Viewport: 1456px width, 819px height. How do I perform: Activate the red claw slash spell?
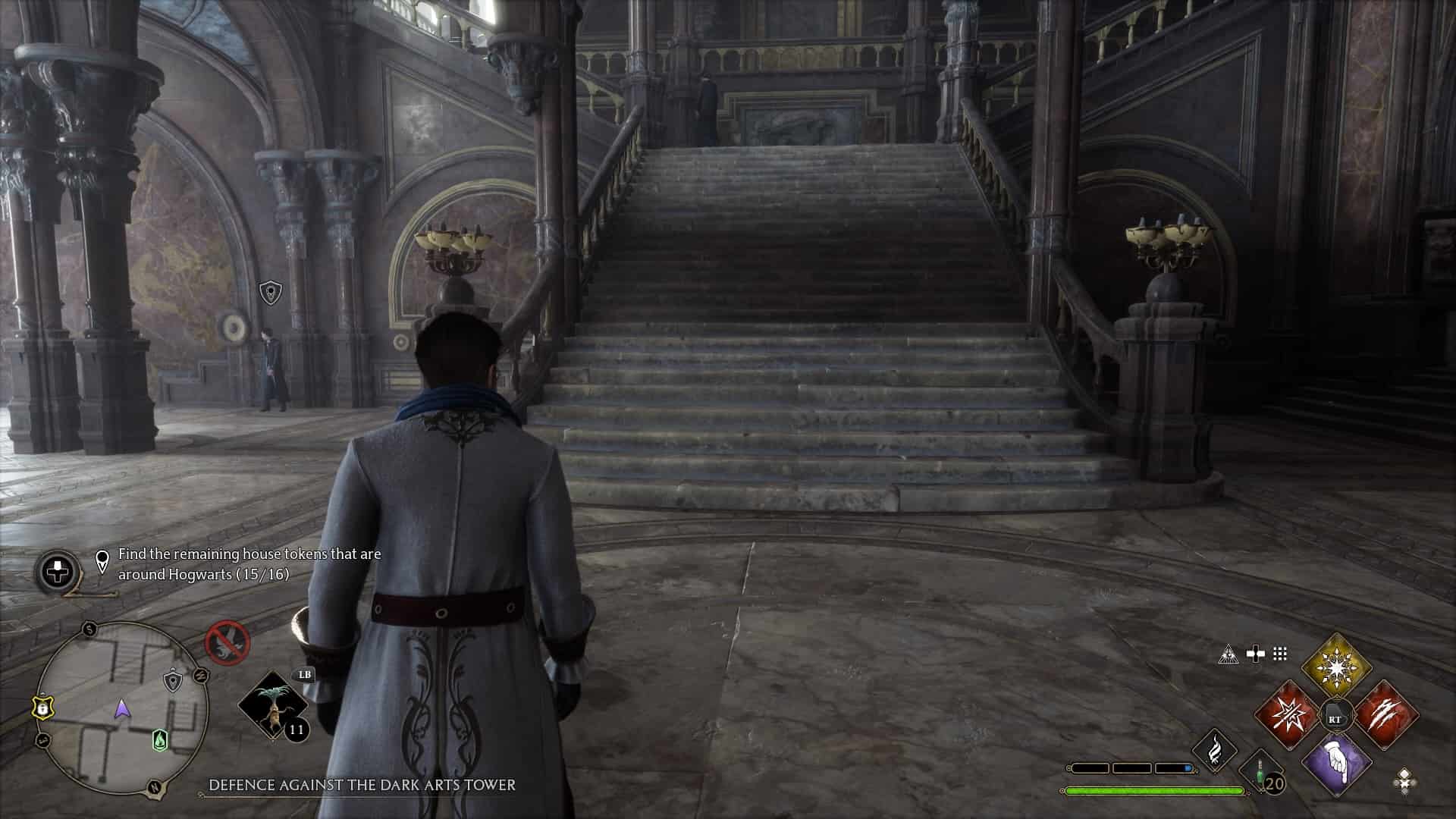pyautogui.click(x=1385, y=714)
